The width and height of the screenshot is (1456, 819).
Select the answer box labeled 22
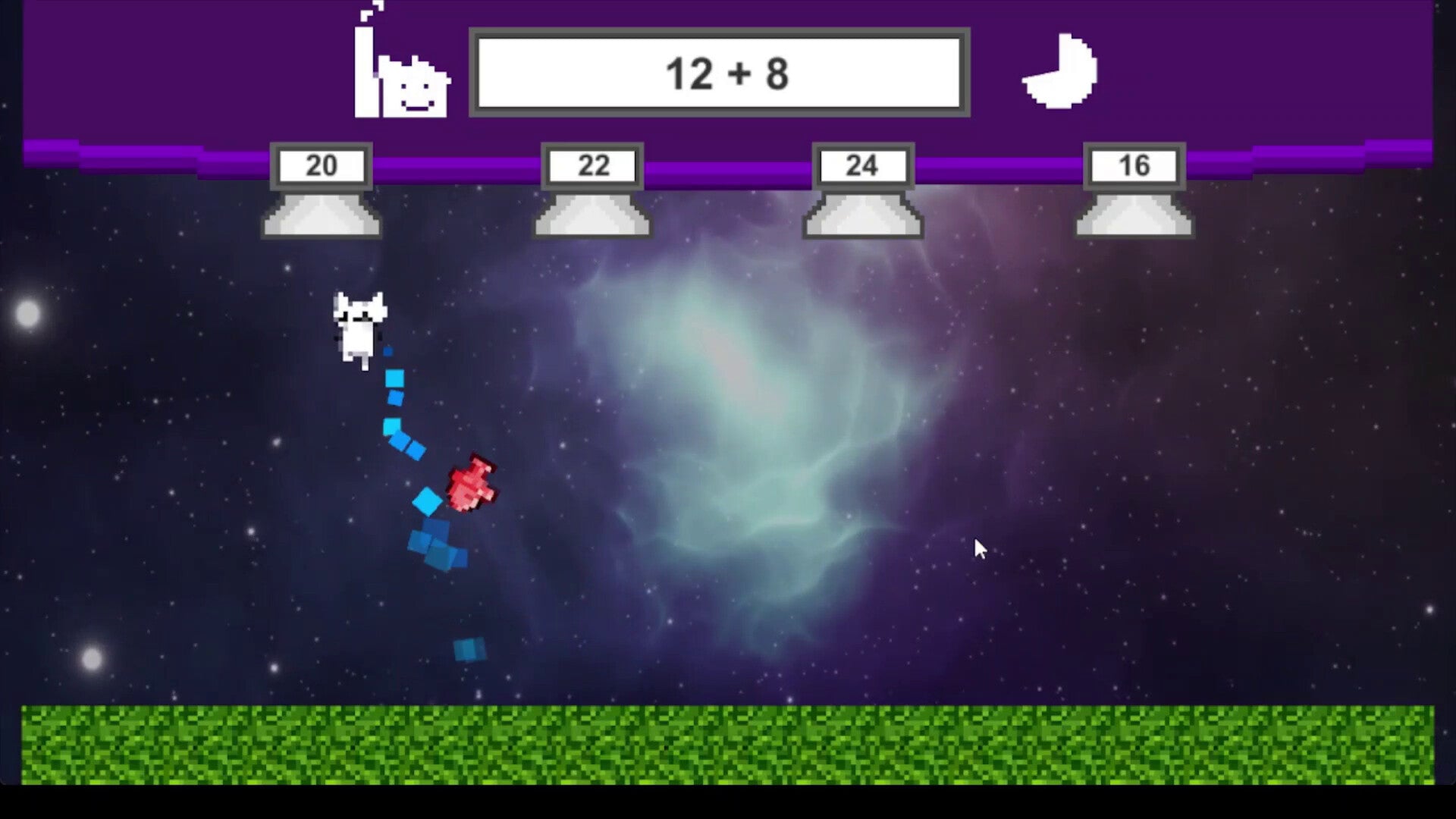[592, 166]
